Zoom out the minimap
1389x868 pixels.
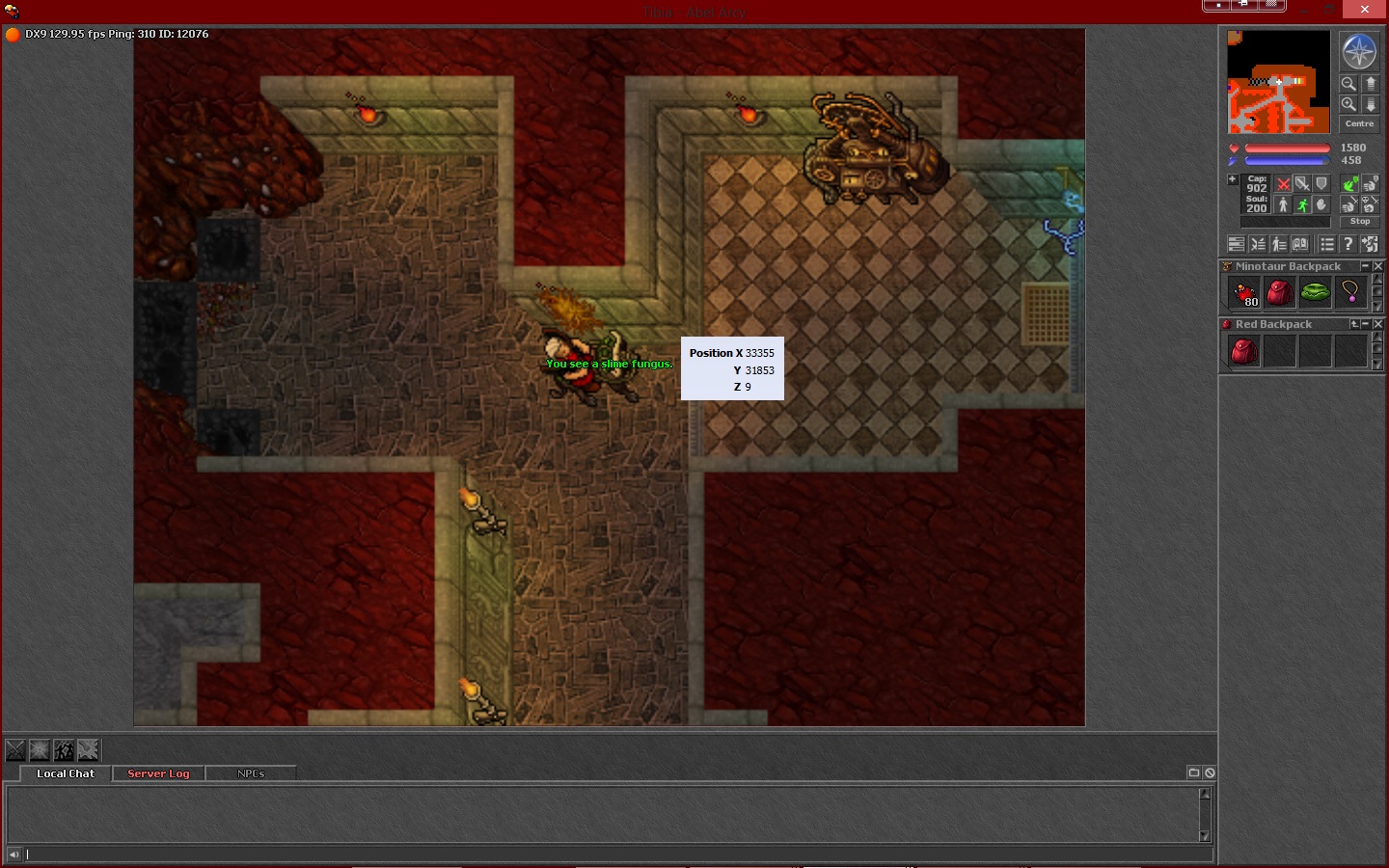[x=1348, y=84]
